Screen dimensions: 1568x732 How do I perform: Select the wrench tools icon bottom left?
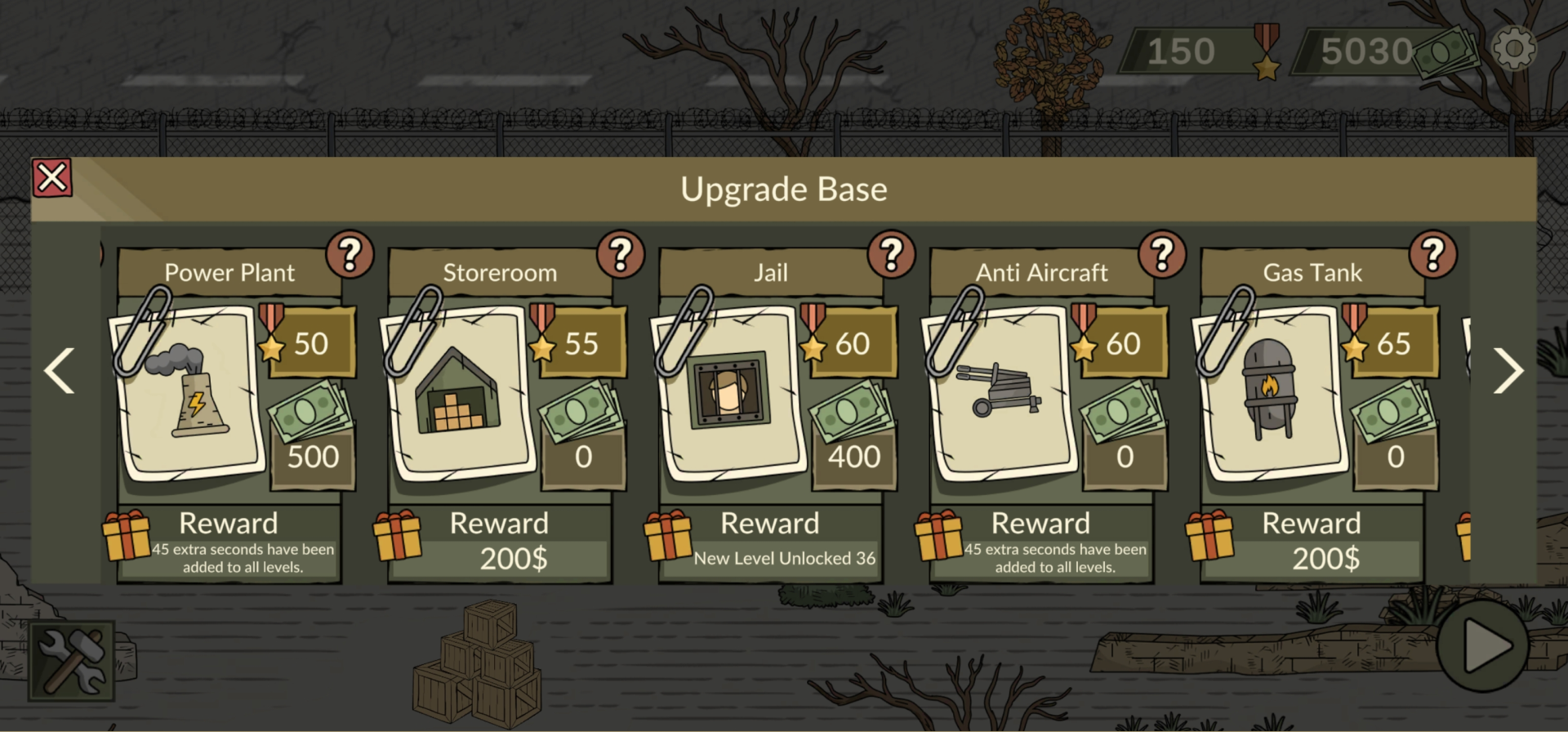[x=72, y=660]
